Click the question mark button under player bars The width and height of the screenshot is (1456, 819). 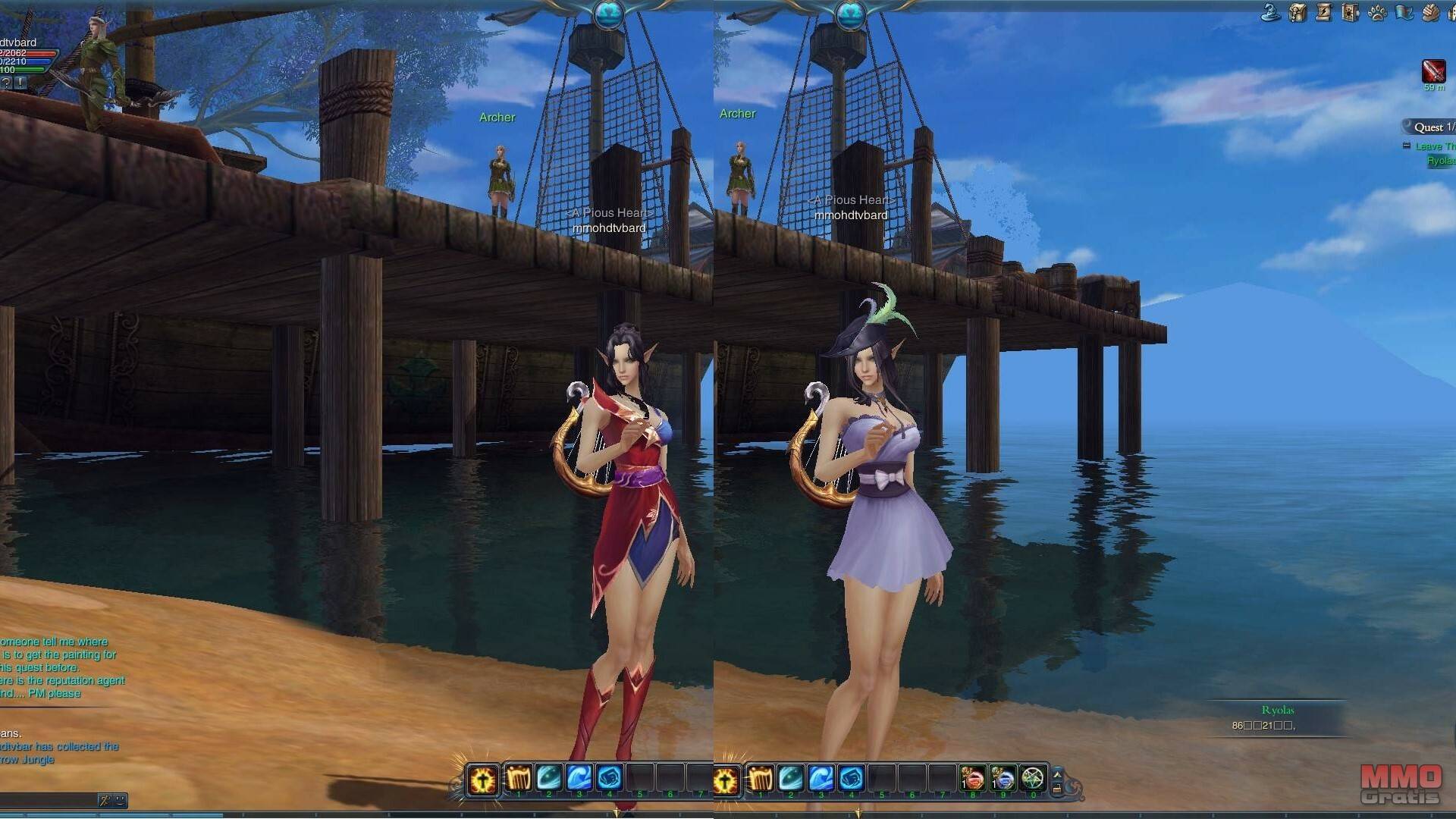tap(6, 82)
